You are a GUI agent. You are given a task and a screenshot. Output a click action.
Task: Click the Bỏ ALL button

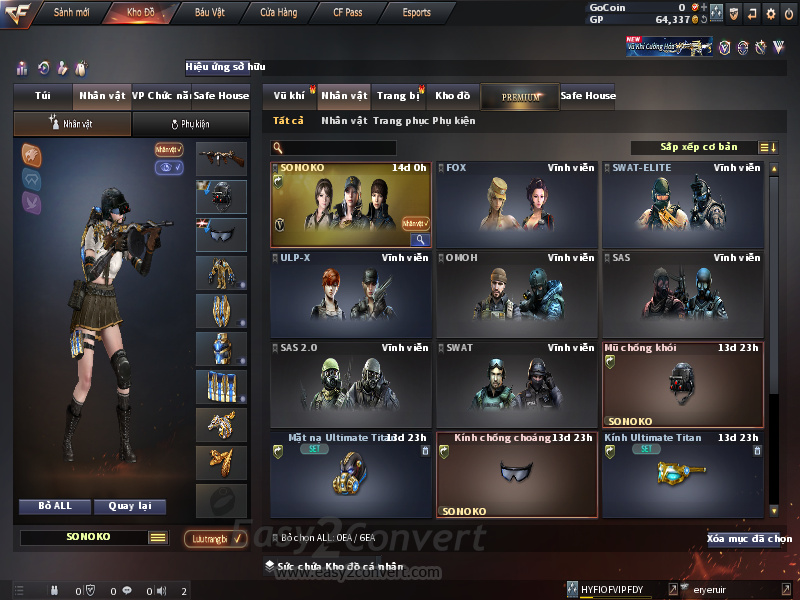click(x=55, y=506)
